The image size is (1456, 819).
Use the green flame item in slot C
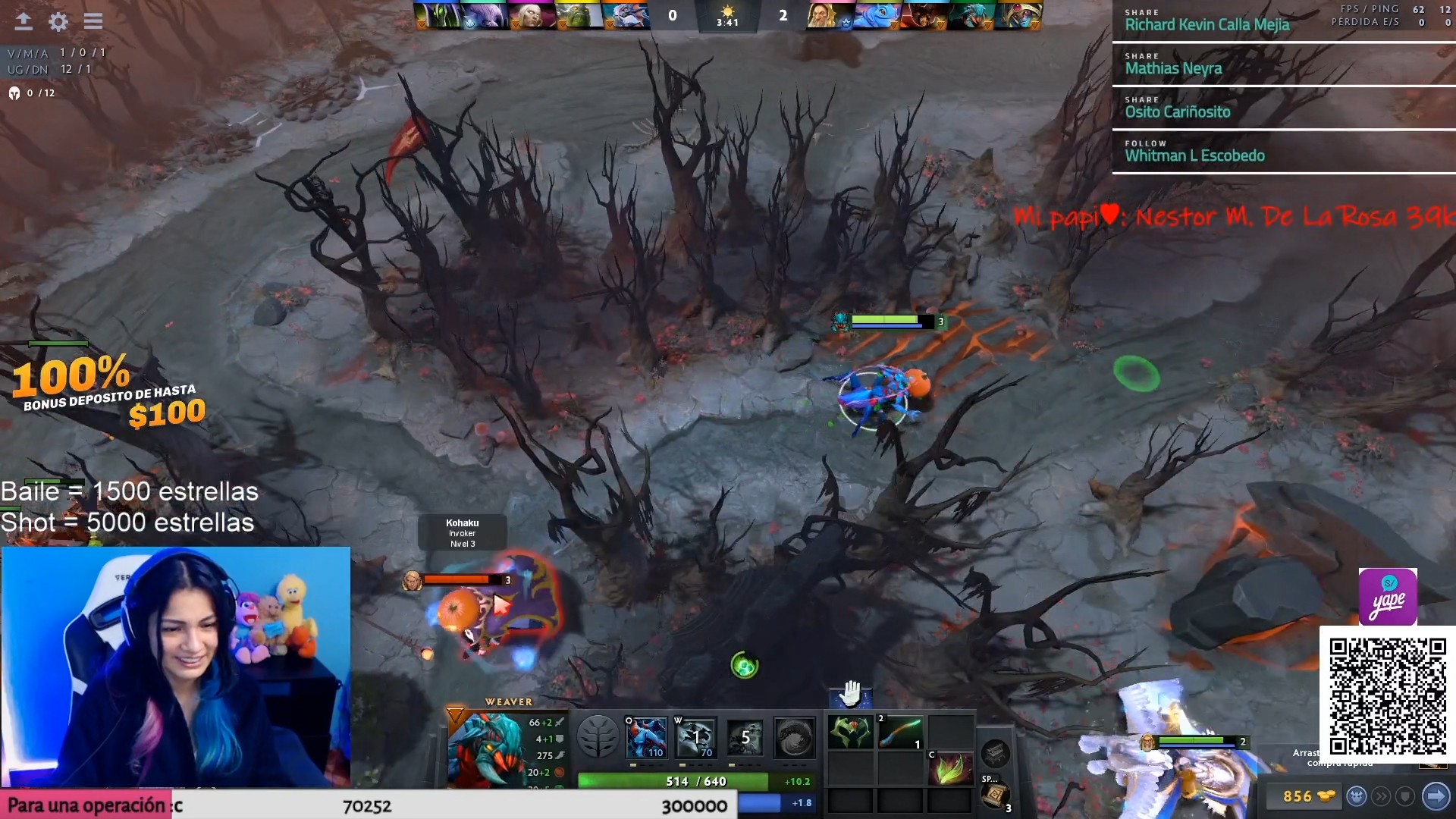[x=950, y=769]
